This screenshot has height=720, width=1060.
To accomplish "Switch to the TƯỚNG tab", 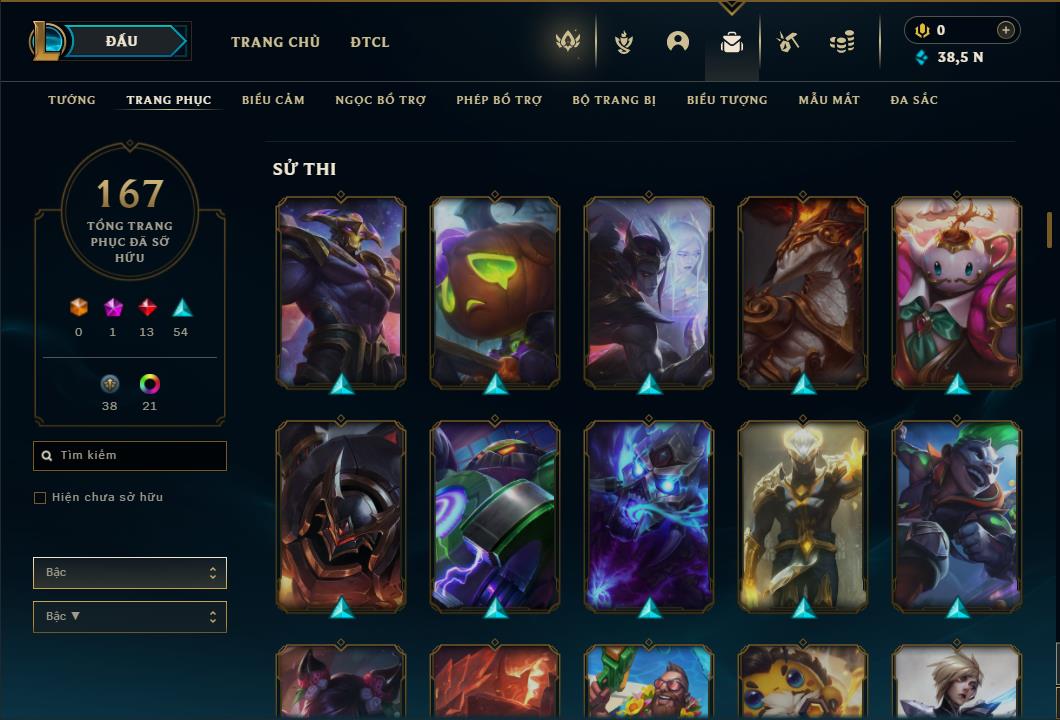I will click(x=72, y=100).
